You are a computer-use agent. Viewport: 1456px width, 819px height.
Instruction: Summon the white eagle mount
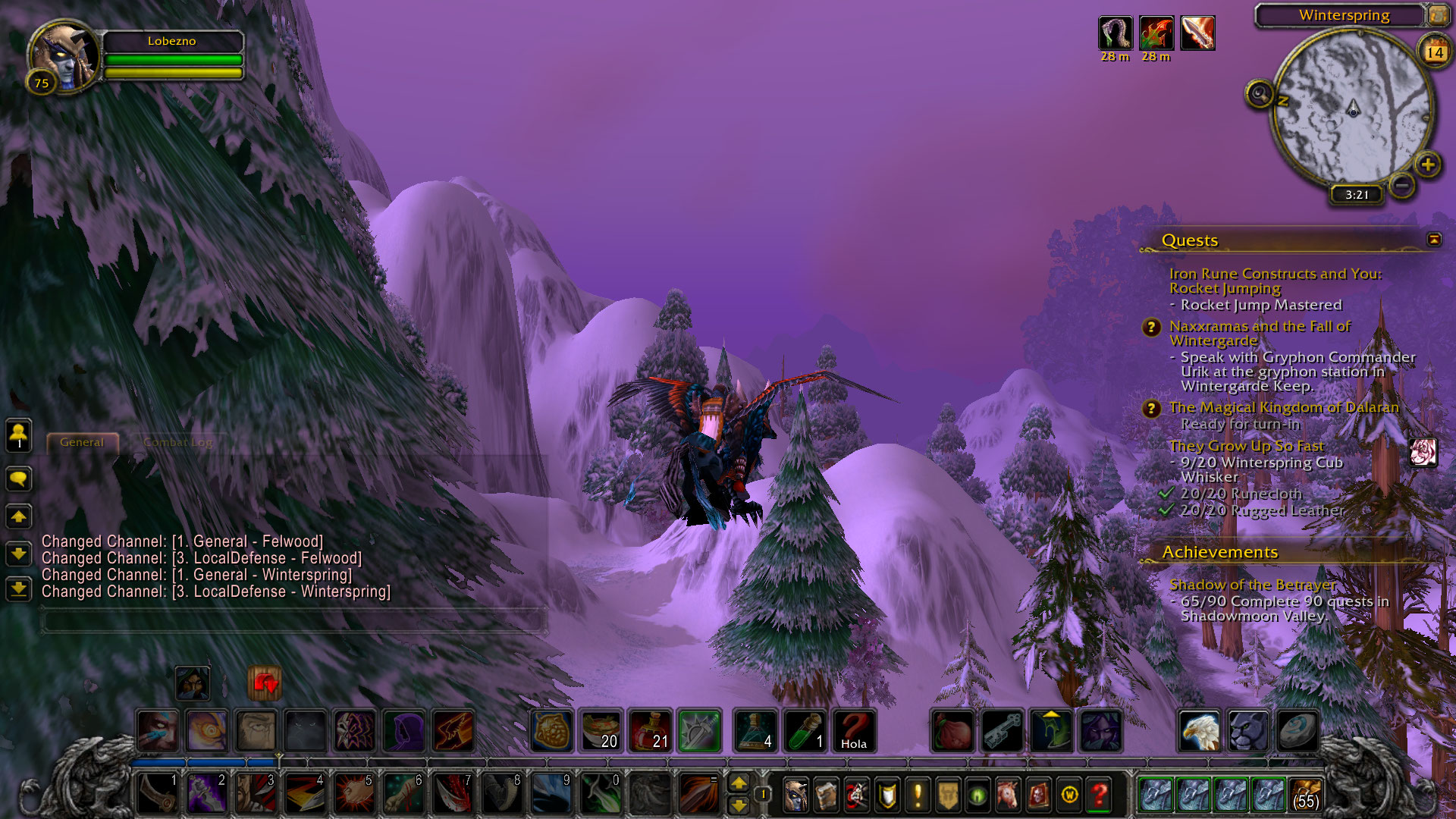pyautogui.click(x=1200, y=731)
